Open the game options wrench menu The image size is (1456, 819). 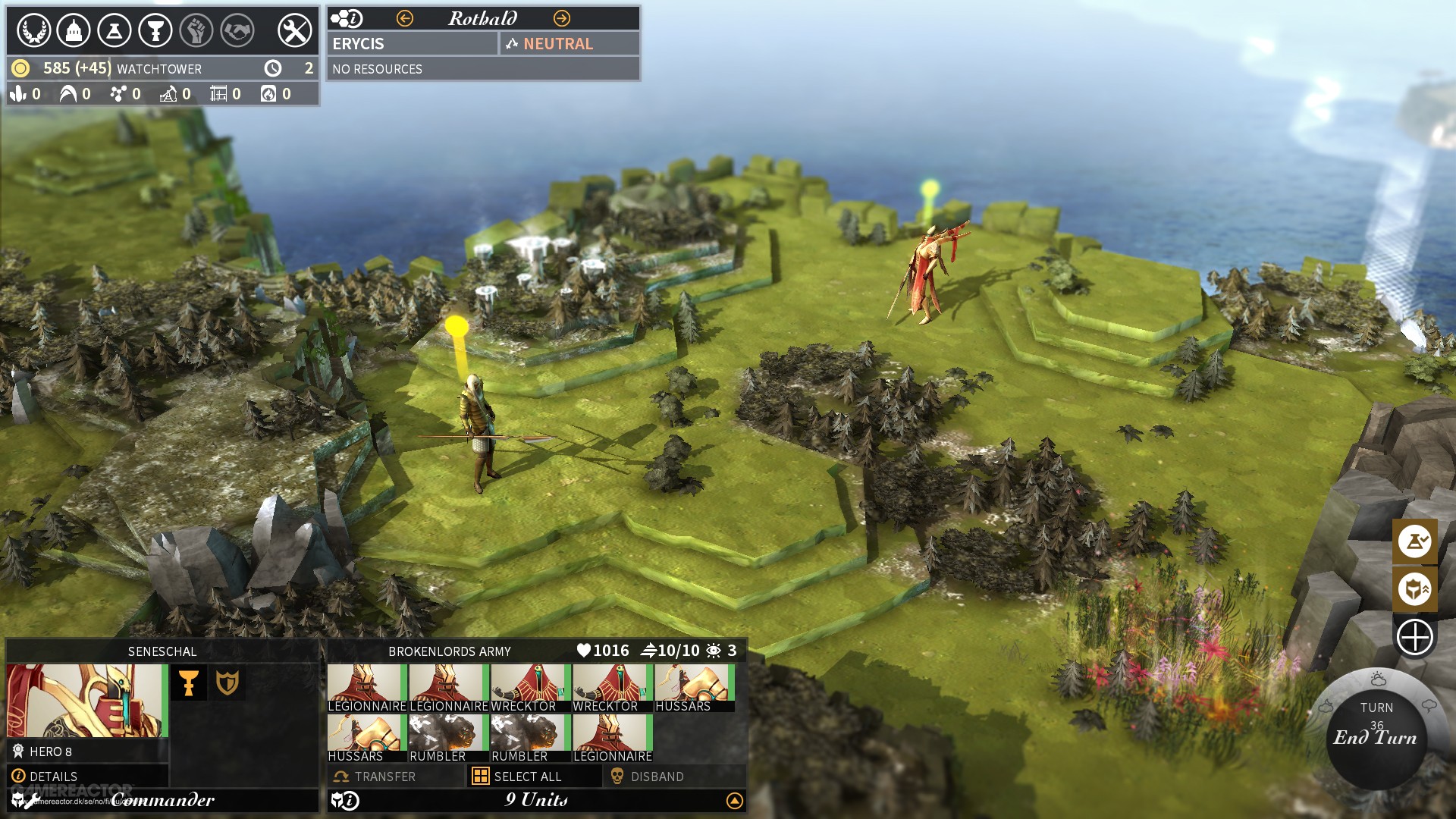(x=296, y=32)
